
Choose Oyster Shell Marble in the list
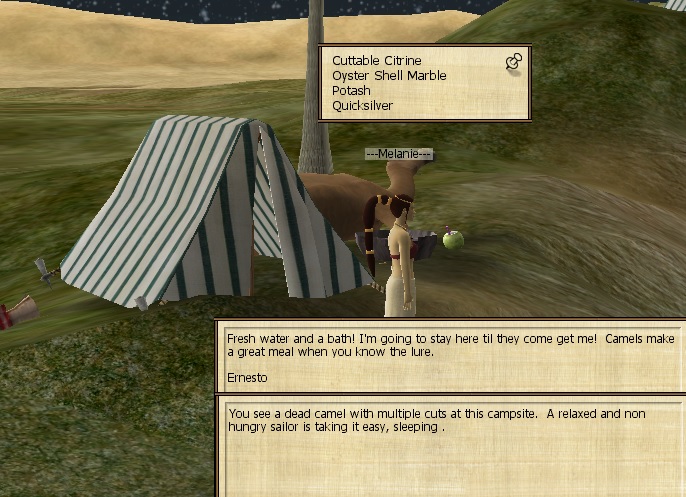coord(389,75)
